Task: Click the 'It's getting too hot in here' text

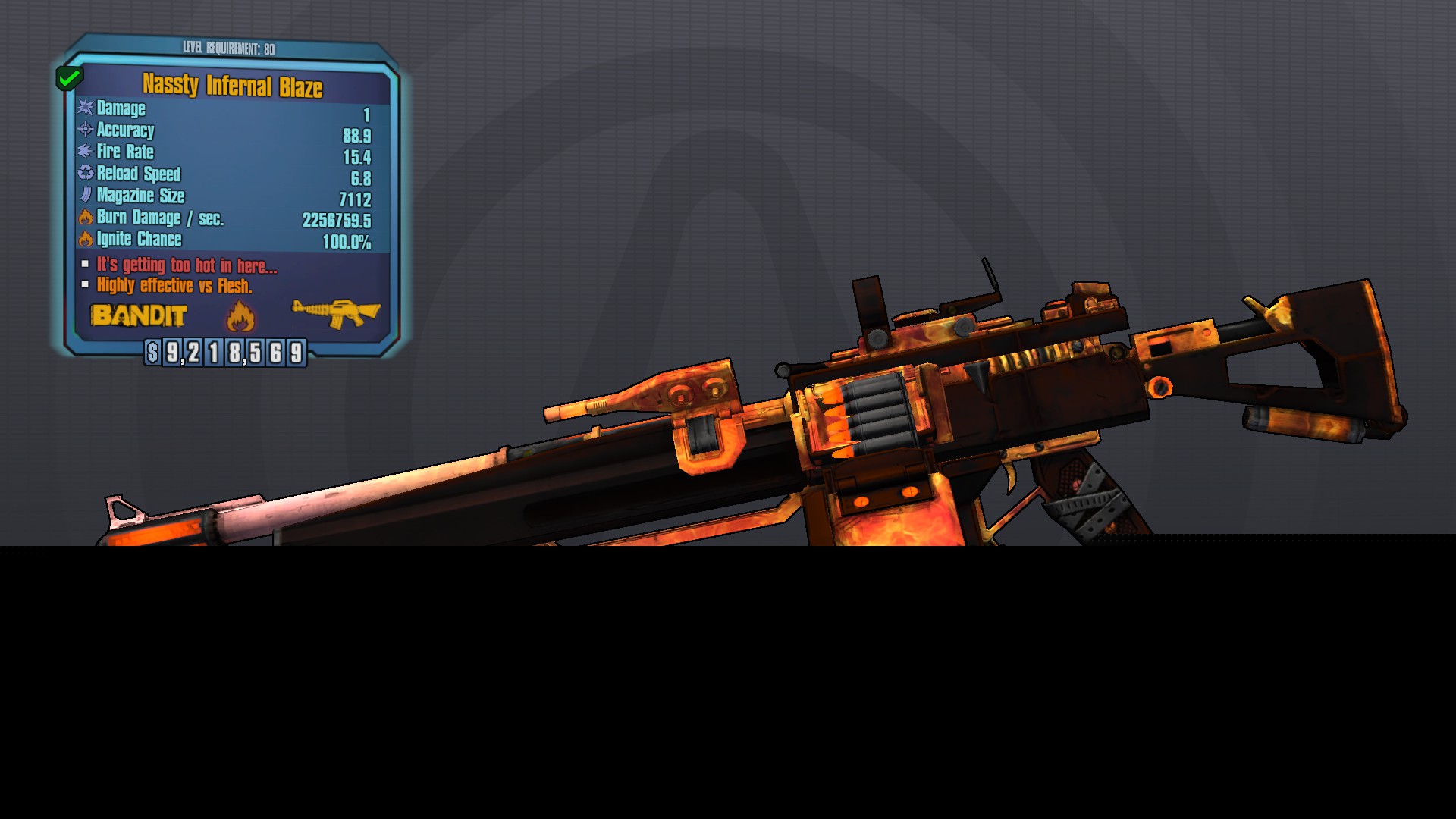Action: click(184, 266)
